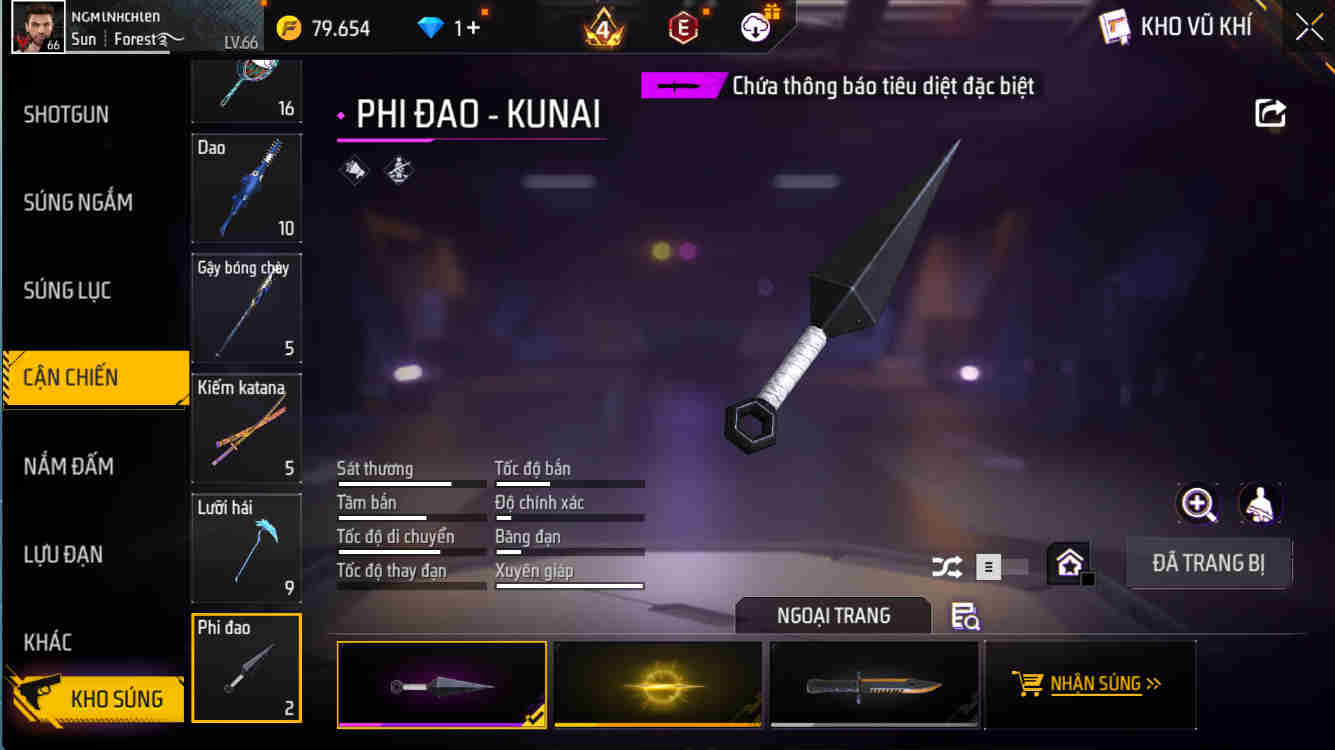Open the red E event badge
The image size is (1335, 750).
pyautogui.click(x=685, y=27)
